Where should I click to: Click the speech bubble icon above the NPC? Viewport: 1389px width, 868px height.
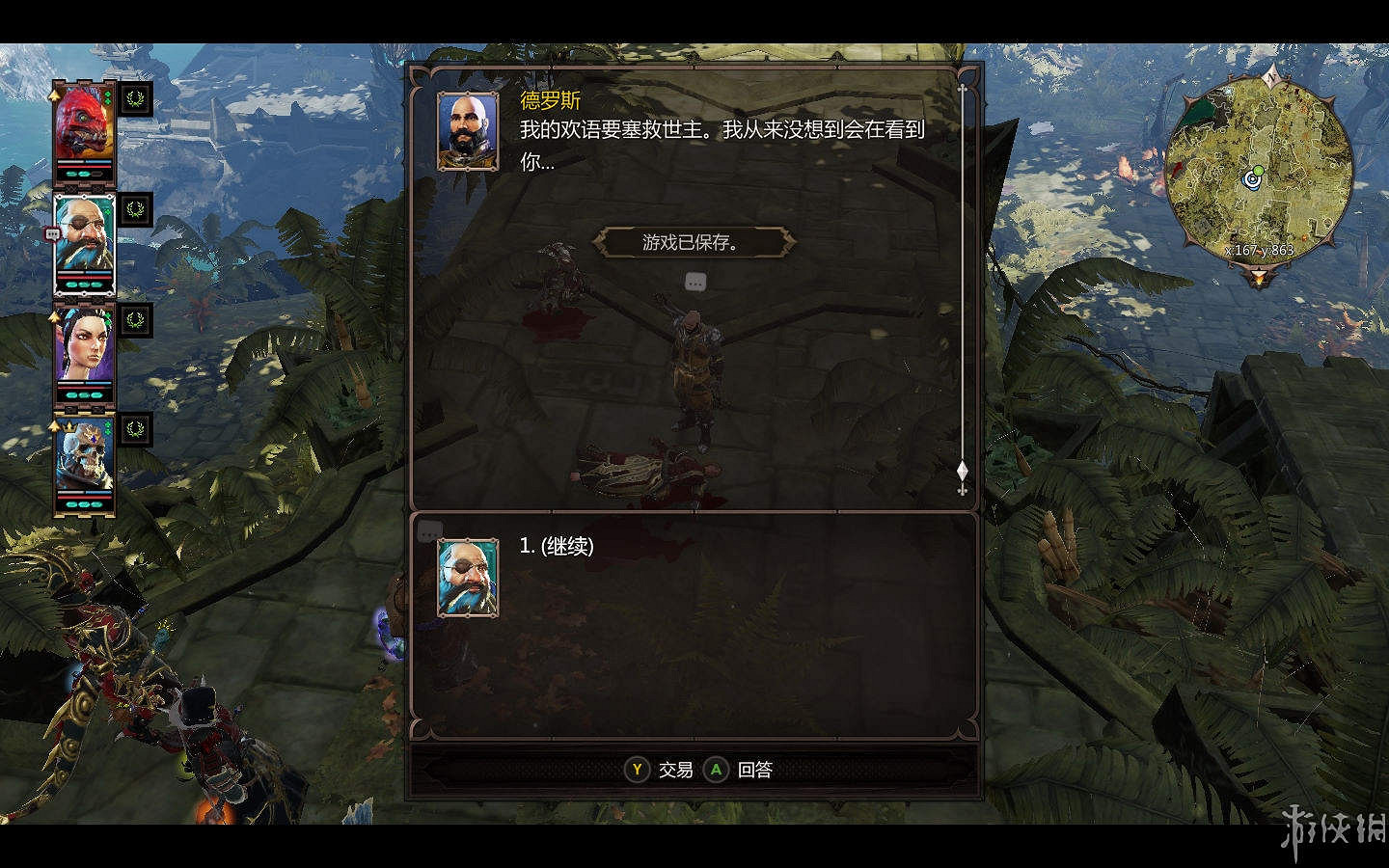(695, 283)
